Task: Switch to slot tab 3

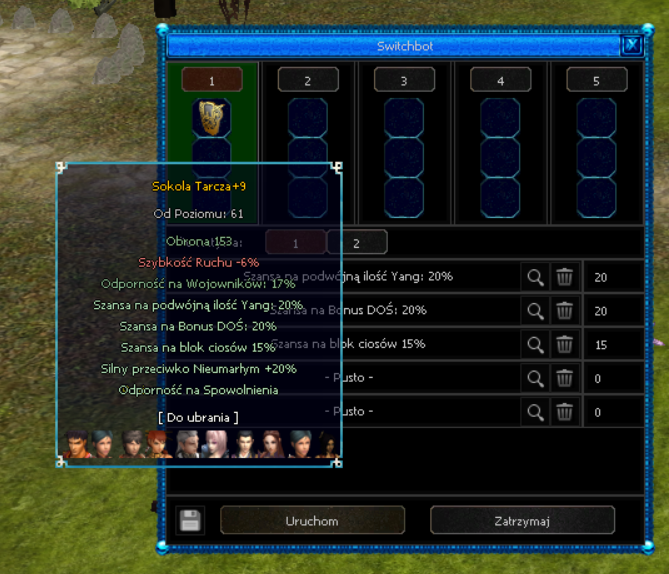Action: coord(403,80)
